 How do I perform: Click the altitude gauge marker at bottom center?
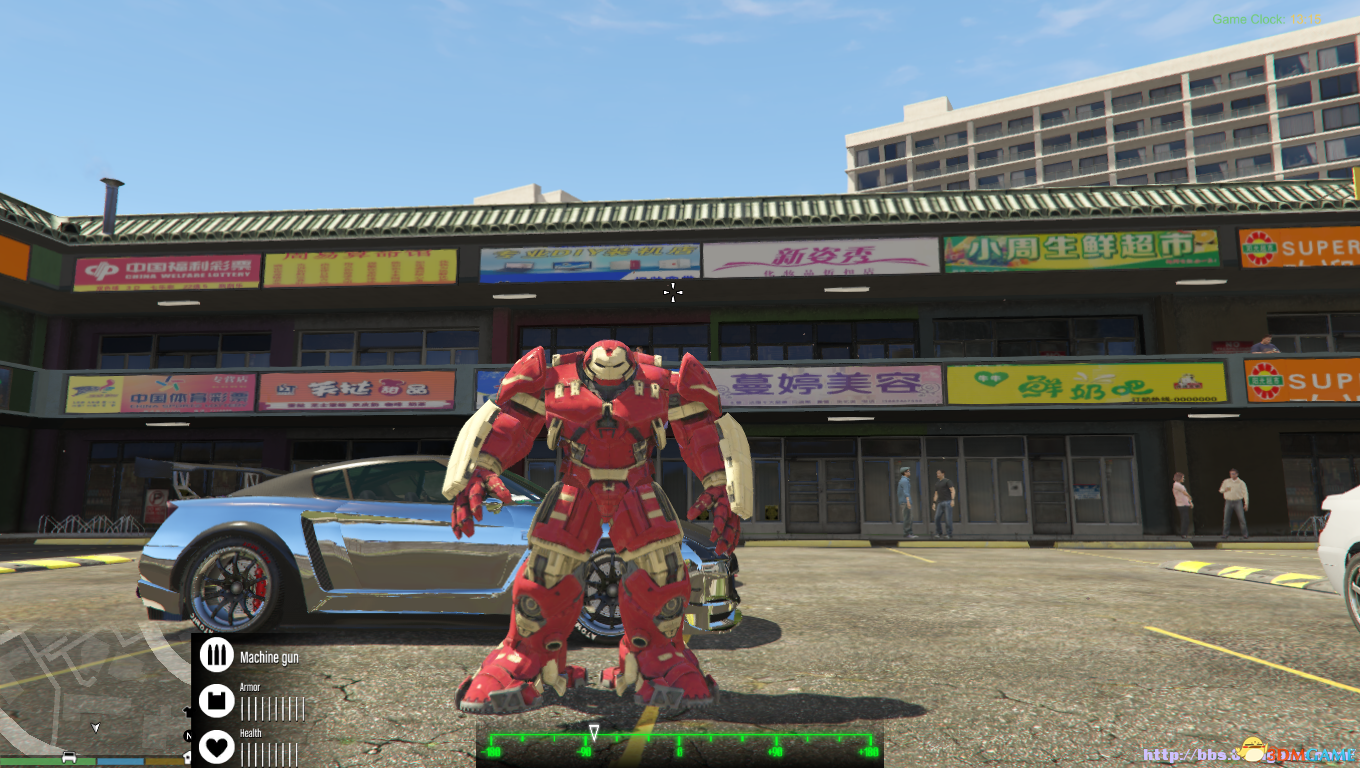594,733
